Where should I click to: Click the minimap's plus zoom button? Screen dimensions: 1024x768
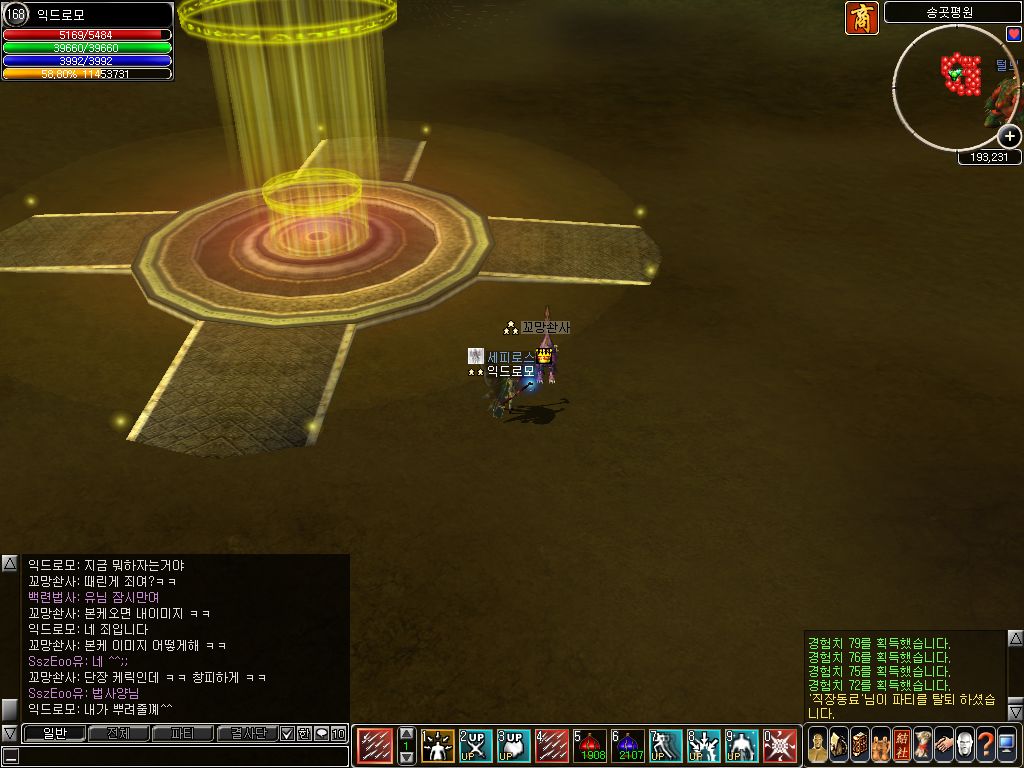click(1010, 136)
